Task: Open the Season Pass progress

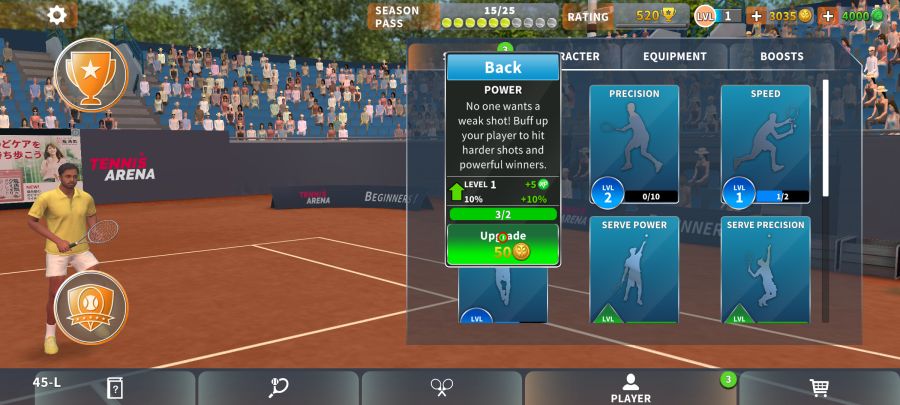Action: pyautogui.click(x=464, y=16)
